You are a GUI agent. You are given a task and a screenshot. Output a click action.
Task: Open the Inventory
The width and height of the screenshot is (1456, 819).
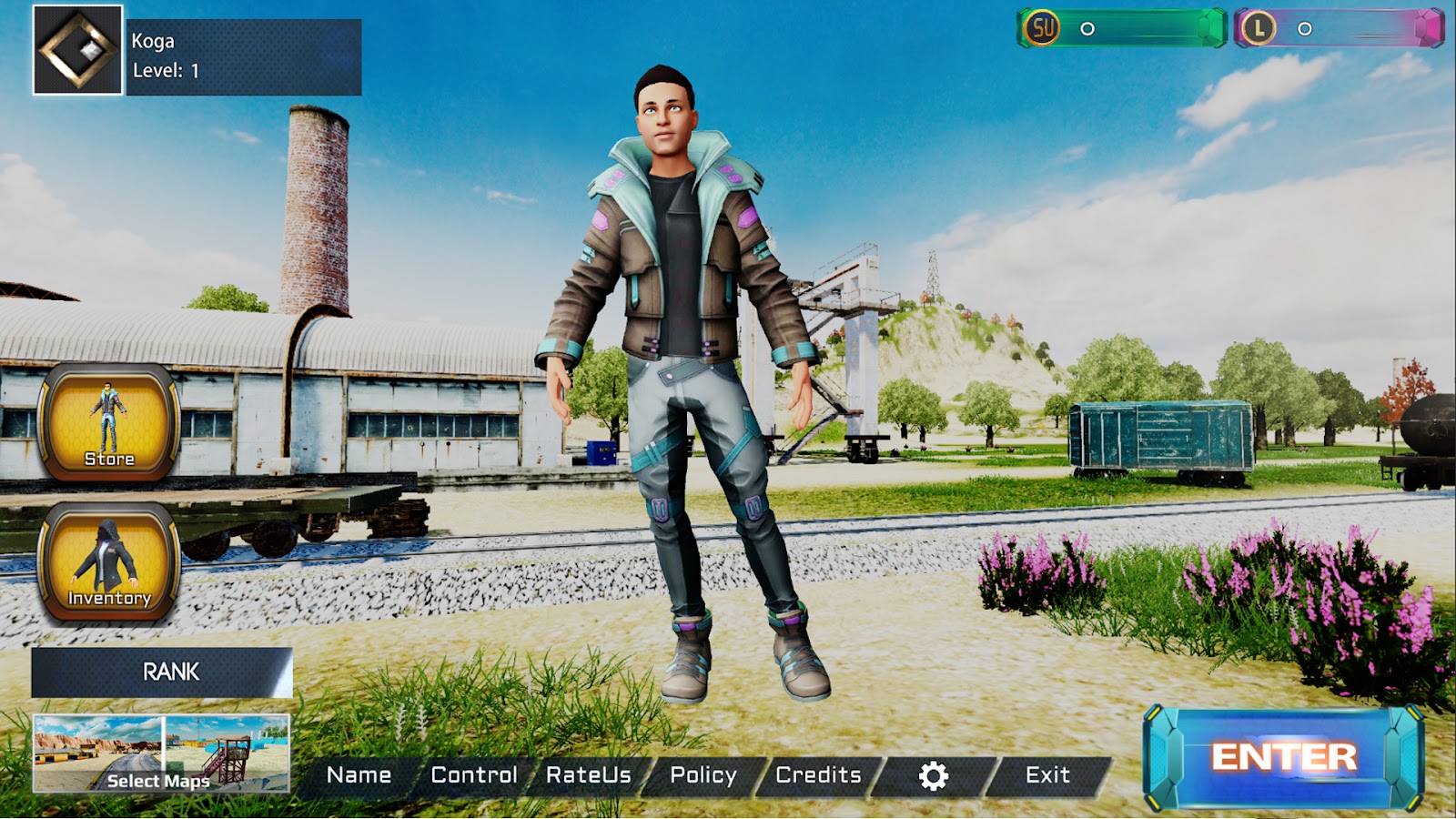tap(108, 561)
